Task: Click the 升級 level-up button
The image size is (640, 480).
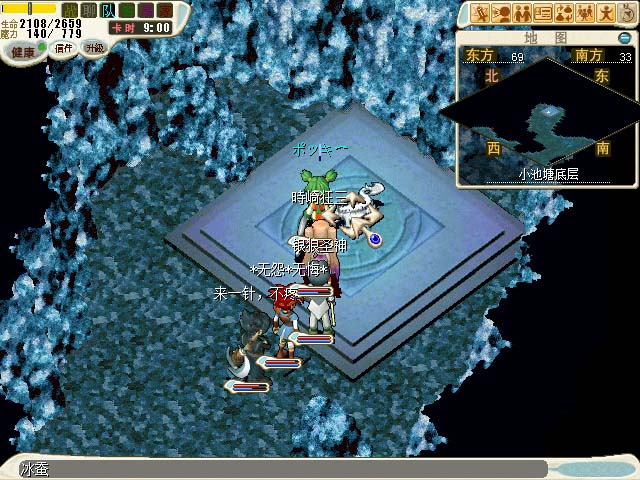Action: pyautogui.click(x=95, y=48)
